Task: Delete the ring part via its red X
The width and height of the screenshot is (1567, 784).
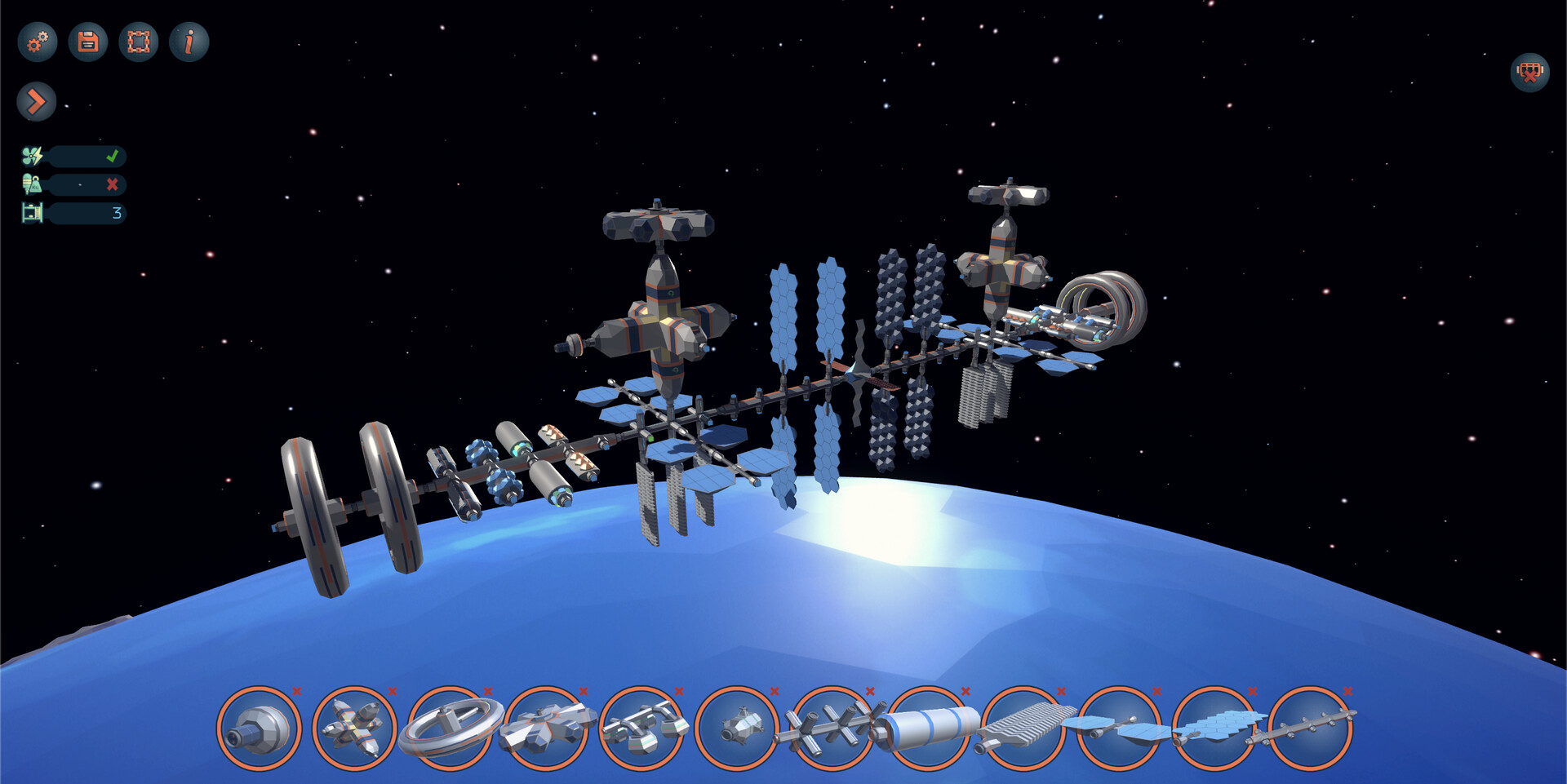Action: coord(486,689)
